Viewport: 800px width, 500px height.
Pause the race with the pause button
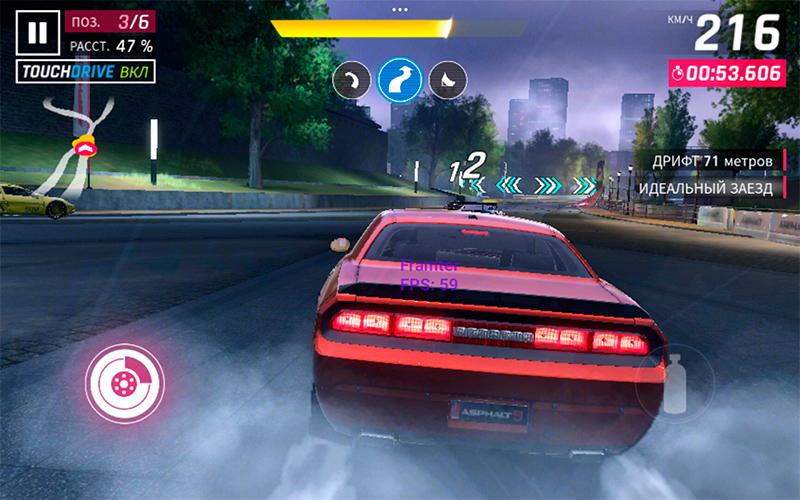tap(37, 33)
